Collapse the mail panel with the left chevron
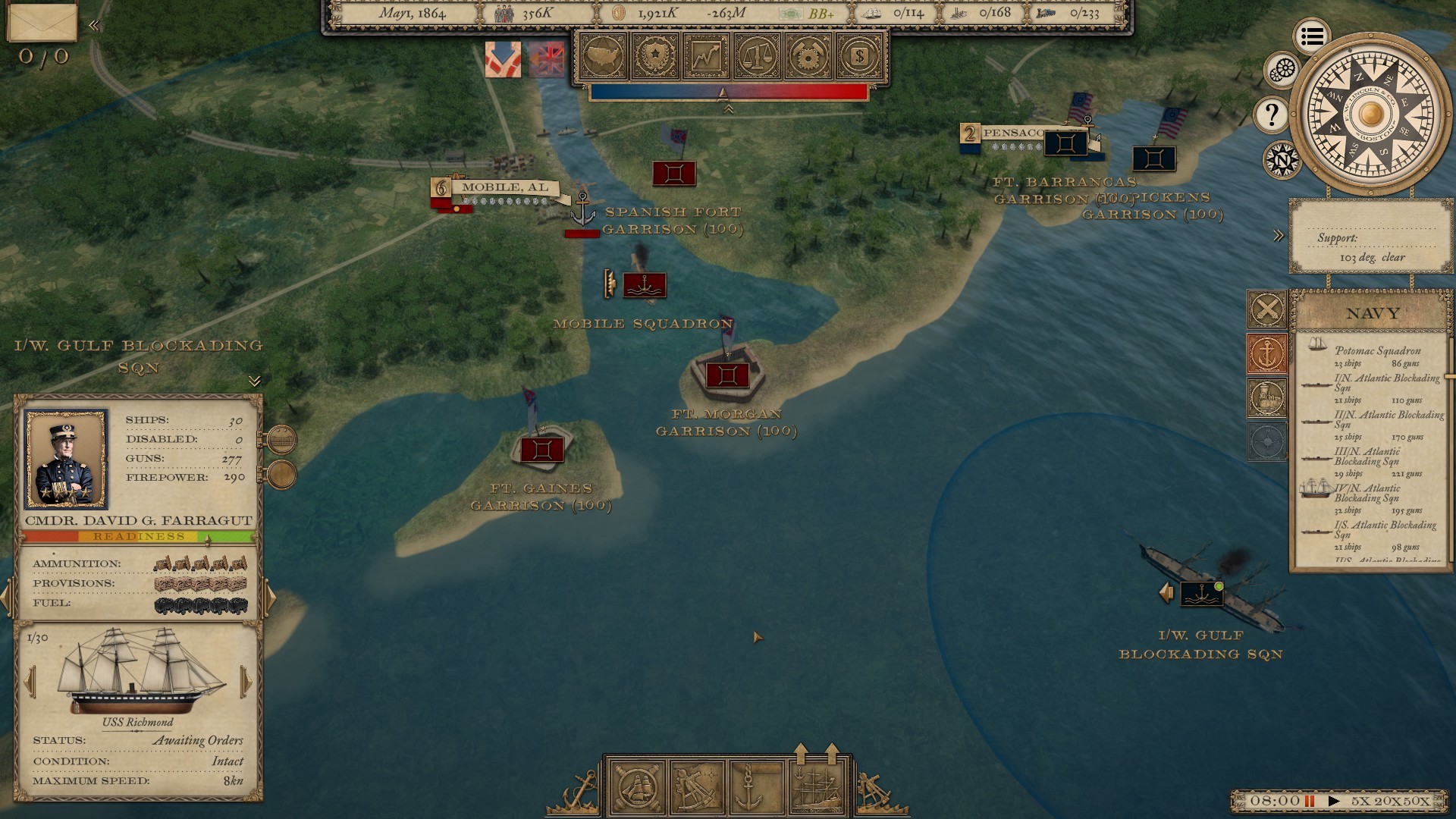 (93, 24)
